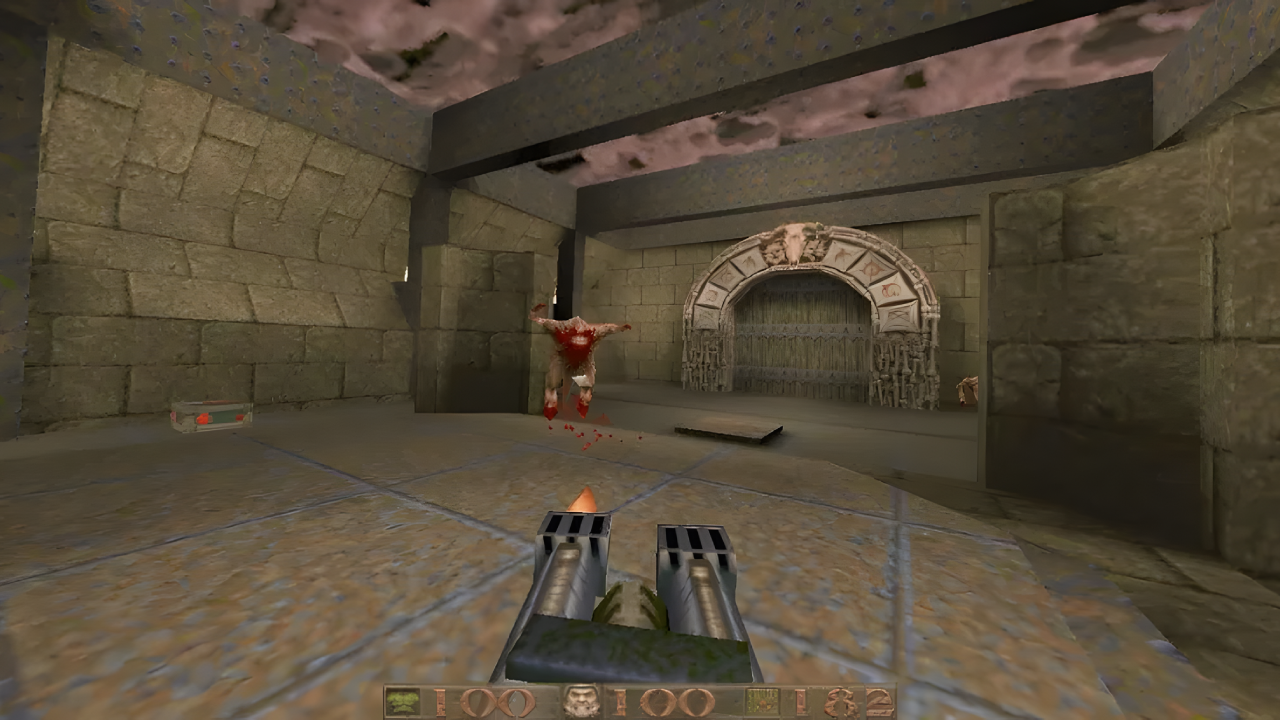The width and height of the screenshot is (1280, 720).
Task: Click the muzzle flash above the nailgun
Action: click(585, 500)
